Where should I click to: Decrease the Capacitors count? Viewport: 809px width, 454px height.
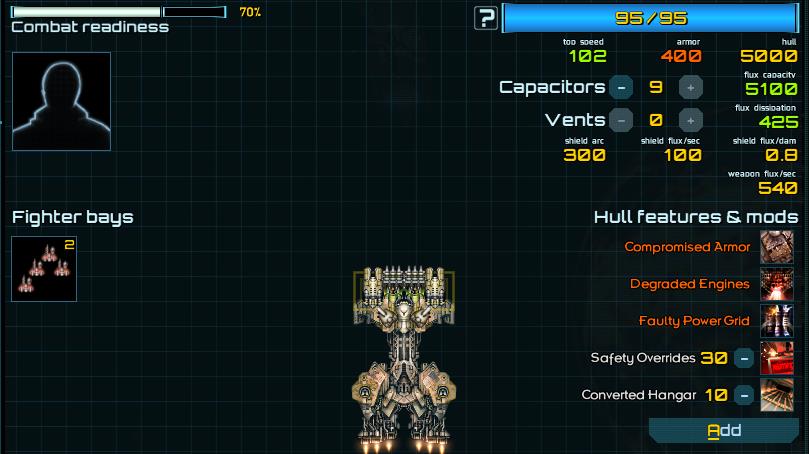tap(621, 87)
